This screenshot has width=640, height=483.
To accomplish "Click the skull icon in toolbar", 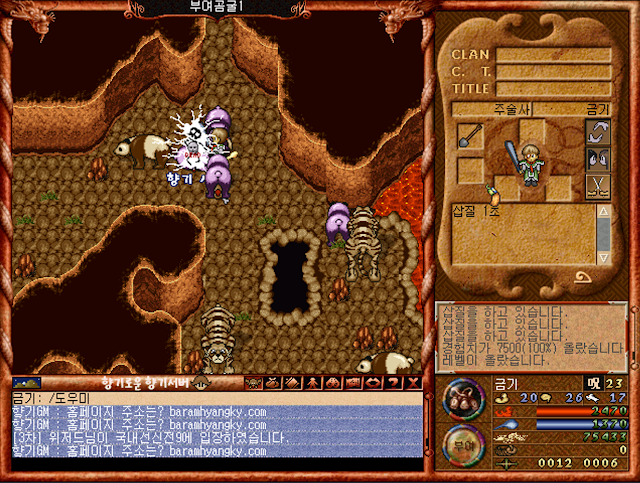I will click(x=254, y=382).
